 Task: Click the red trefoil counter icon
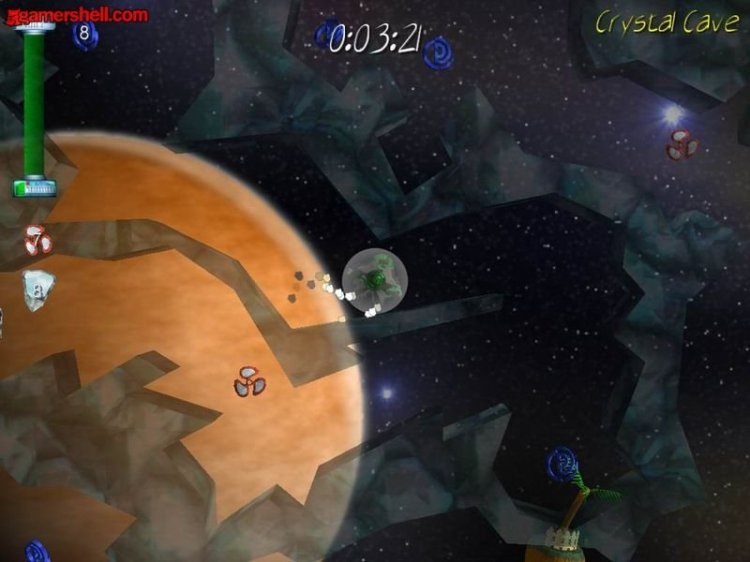38,240
